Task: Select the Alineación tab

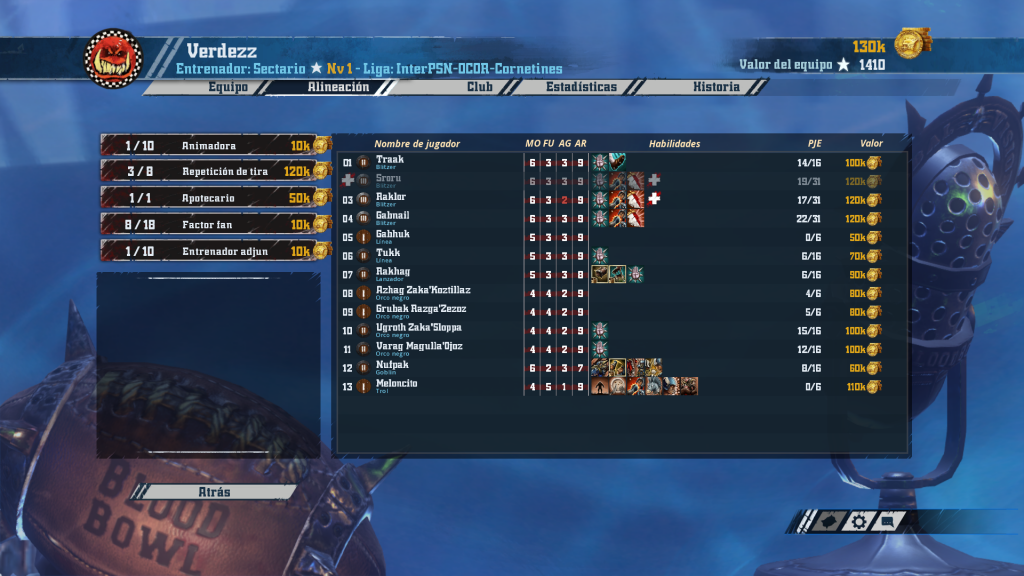Action: [338, 87]
